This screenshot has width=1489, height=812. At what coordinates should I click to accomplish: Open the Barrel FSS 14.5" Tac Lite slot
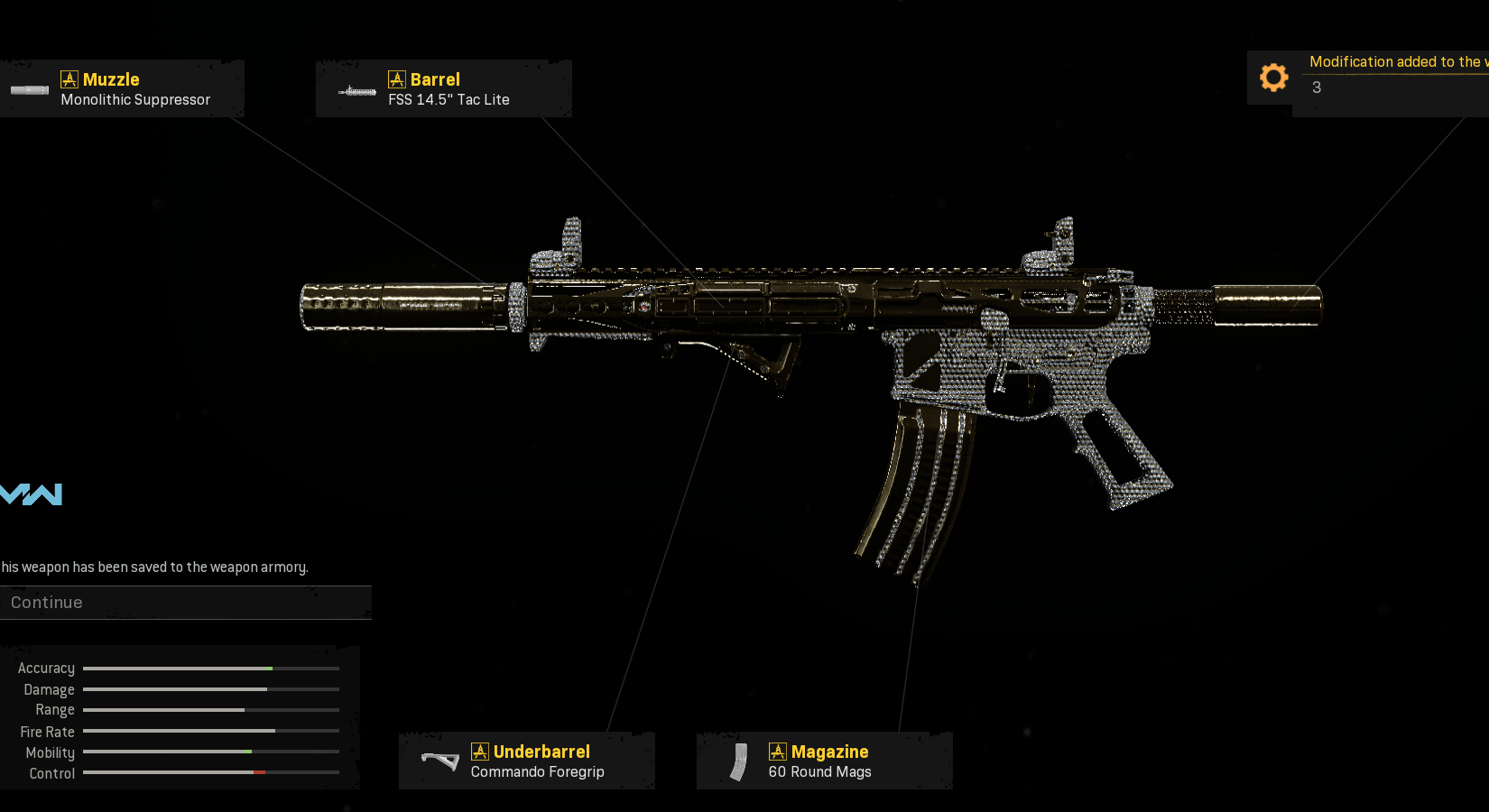(x=444, y=89)
